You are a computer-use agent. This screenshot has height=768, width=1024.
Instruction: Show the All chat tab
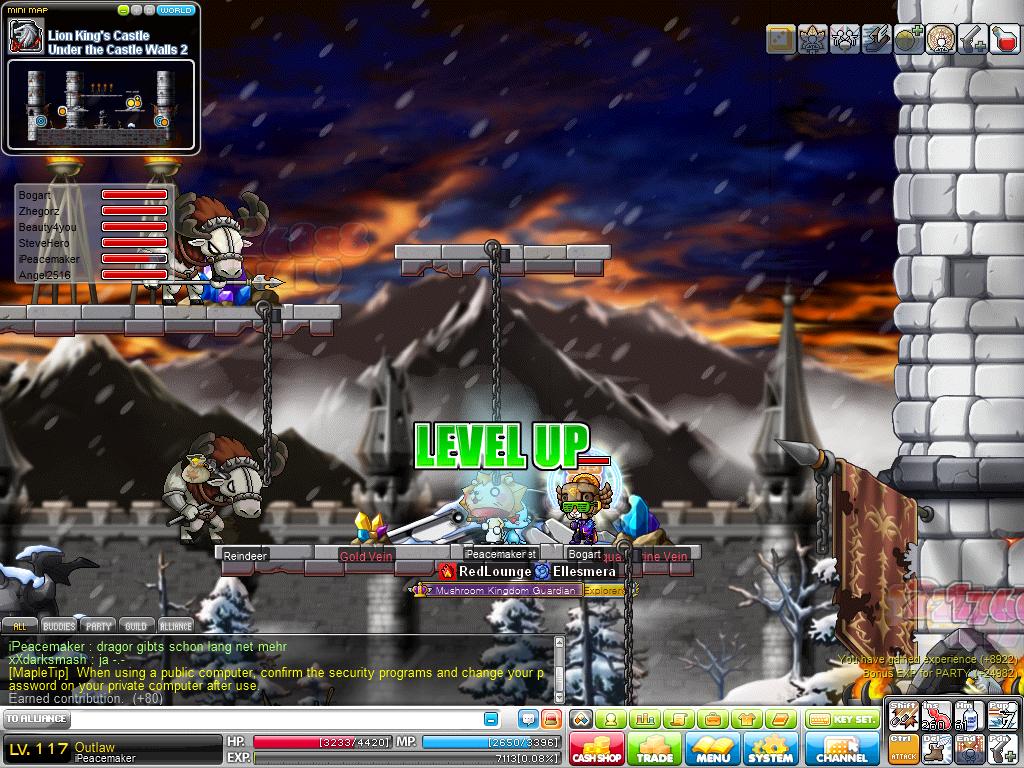tap(19, 626)
